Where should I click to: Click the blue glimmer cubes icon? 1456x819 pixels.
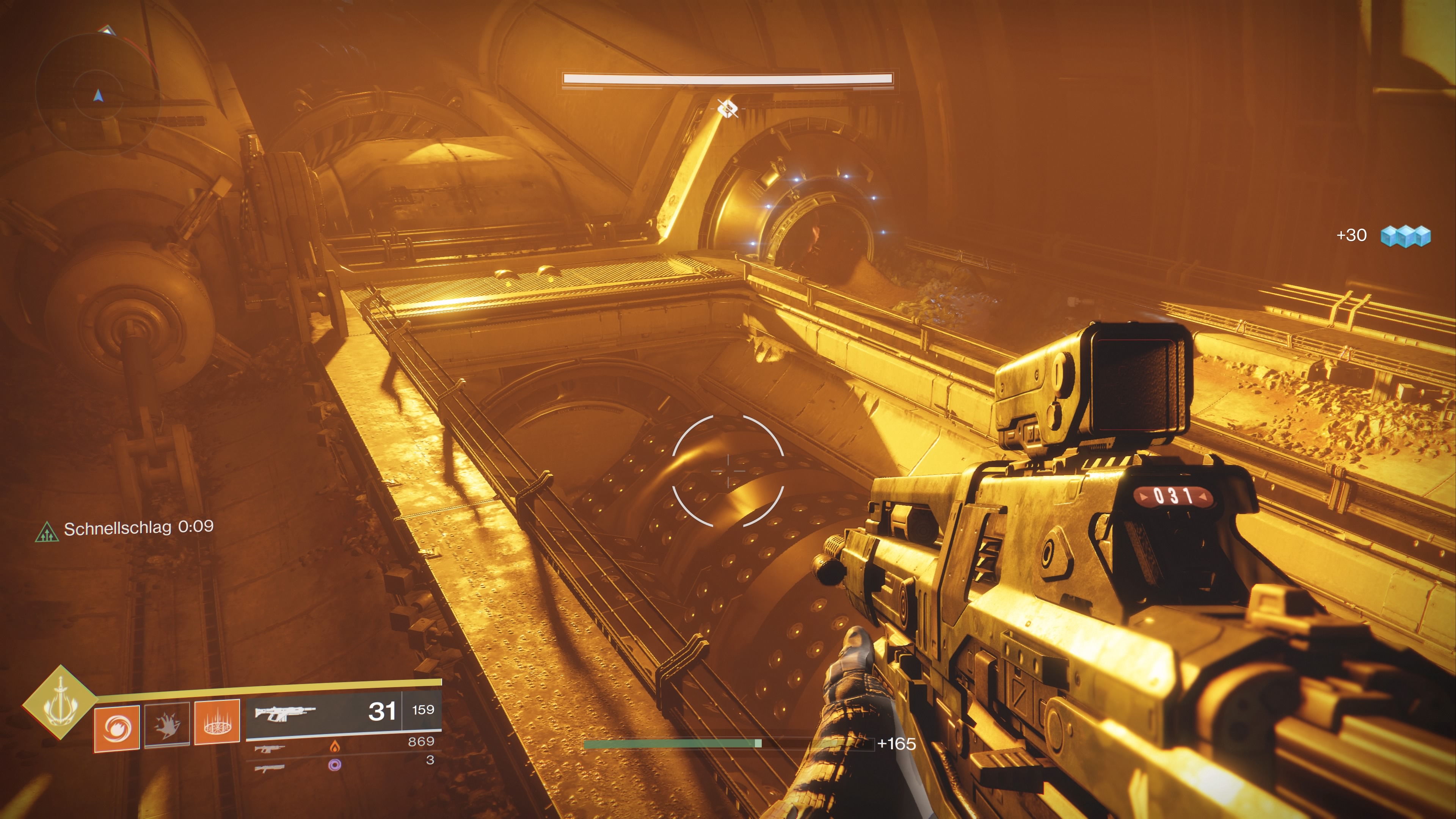click(x=1405, y=236)
